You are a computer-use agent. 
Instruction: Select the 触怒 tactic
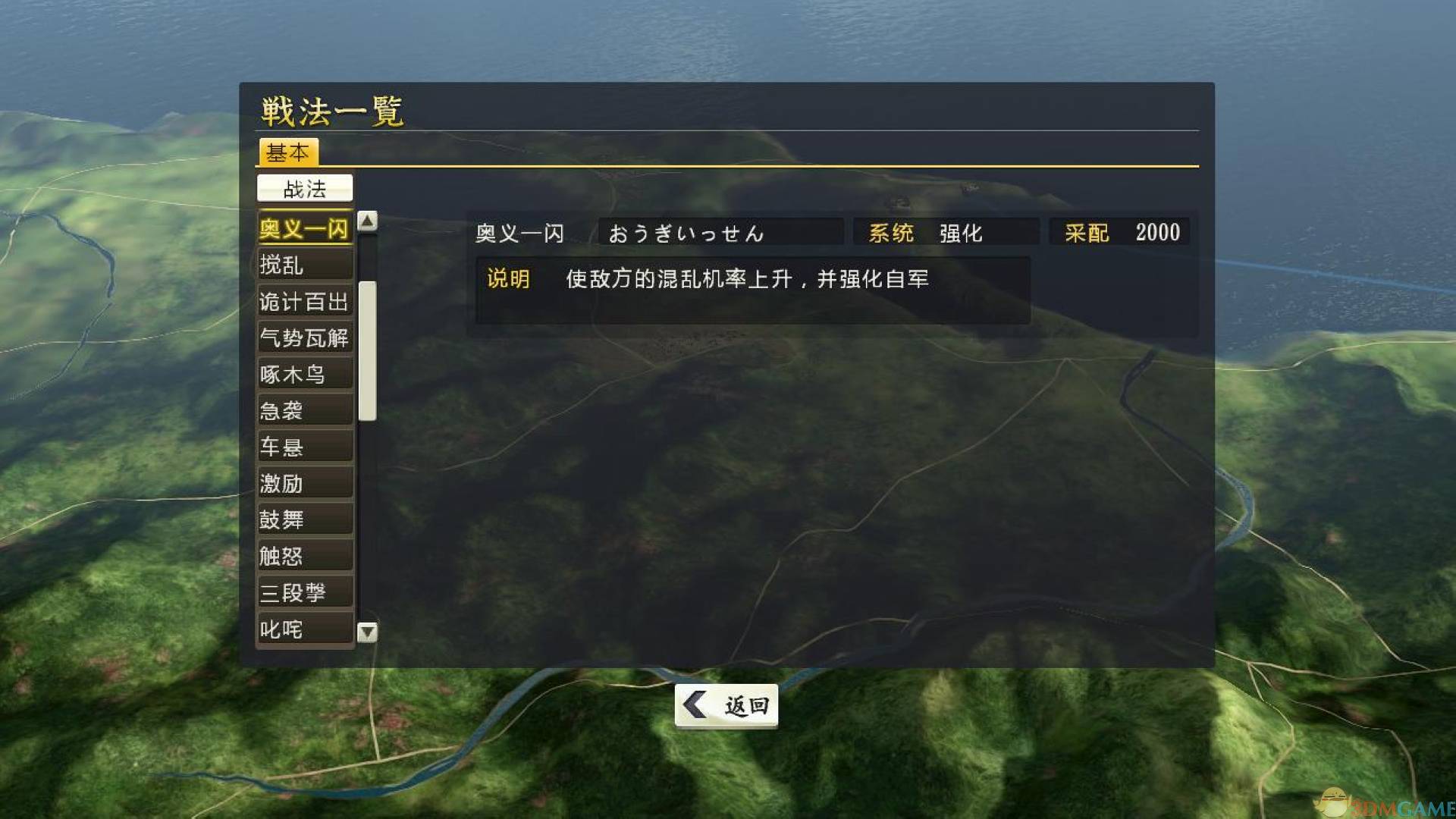(x=303, y=556)
